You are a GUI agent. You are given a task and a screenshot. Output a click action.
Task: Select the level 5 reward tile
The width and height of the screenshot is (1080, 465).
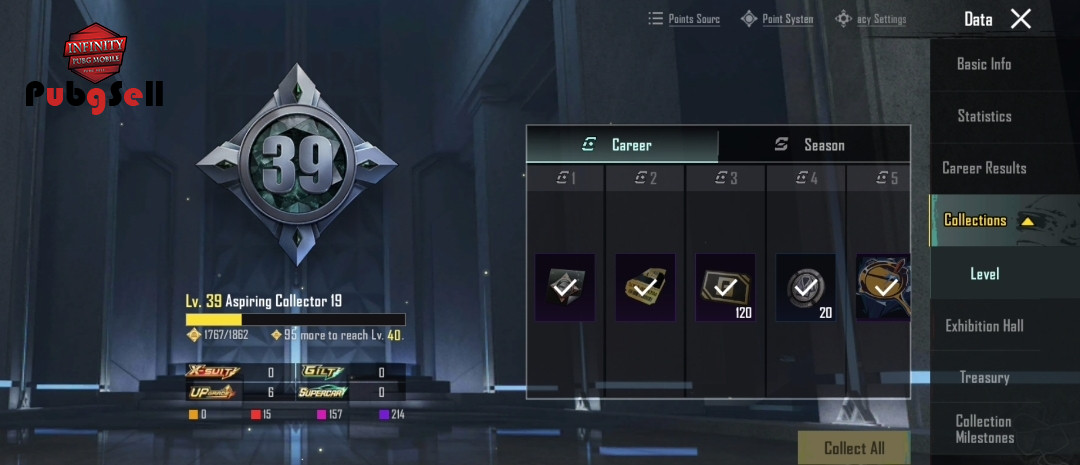point(883,287)
